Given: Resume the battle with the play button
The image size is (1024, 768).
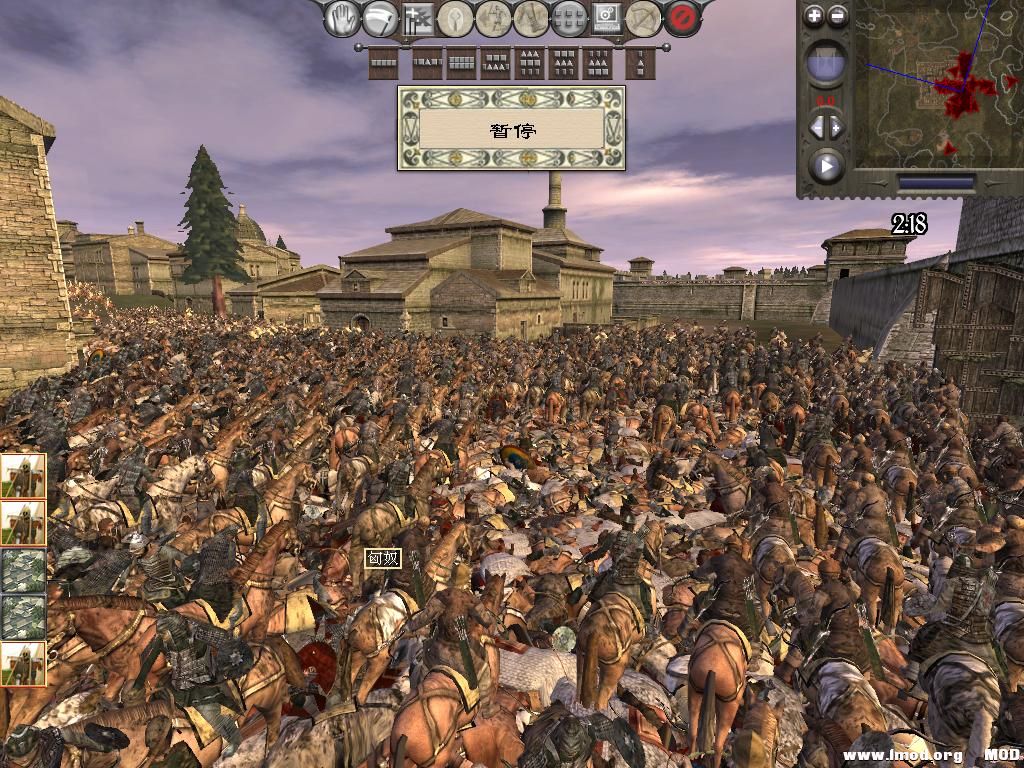Looking at the screenshot, I should click(x=826, y=166).
